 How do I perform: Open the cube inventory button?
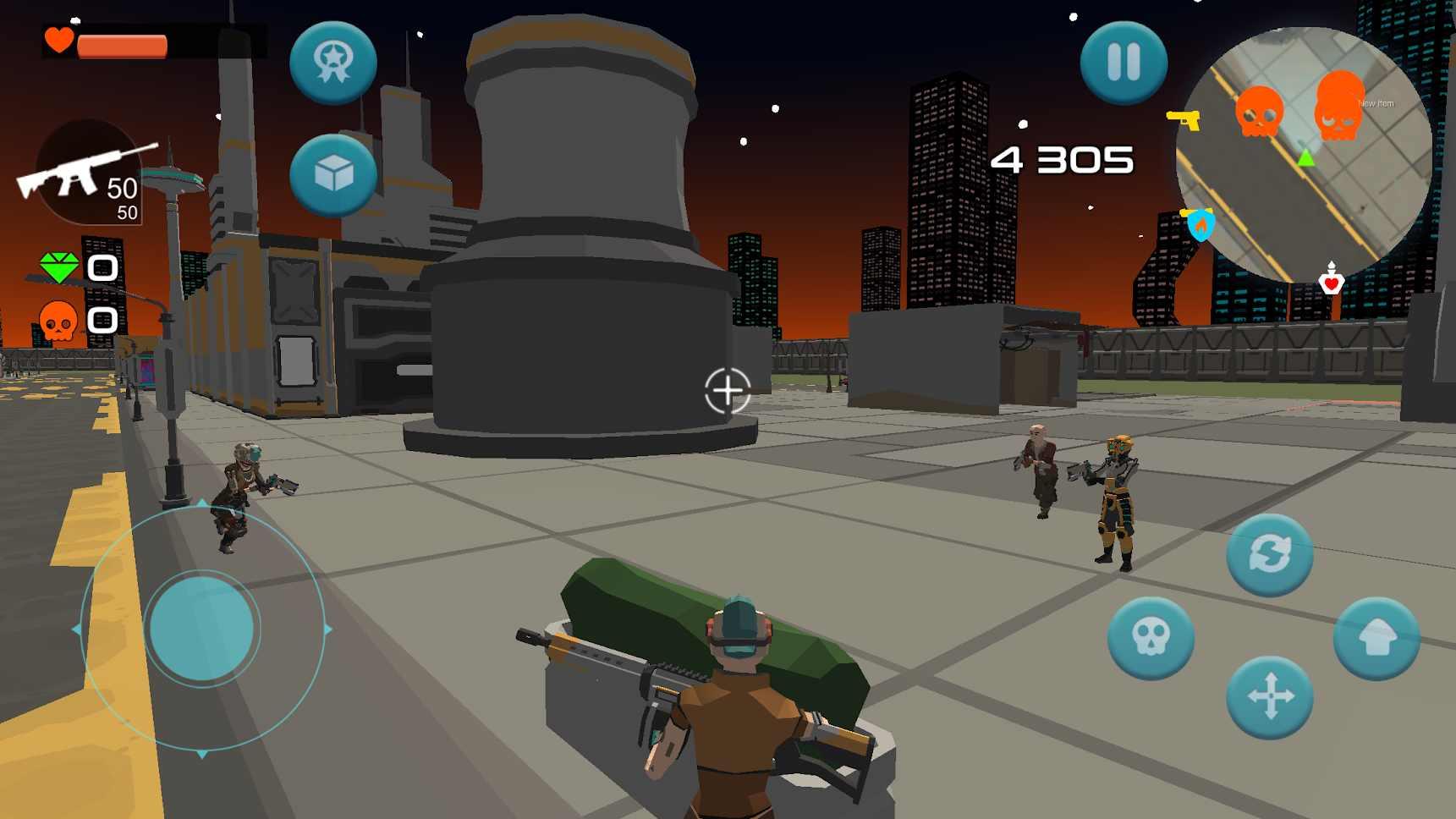(333, 175)
